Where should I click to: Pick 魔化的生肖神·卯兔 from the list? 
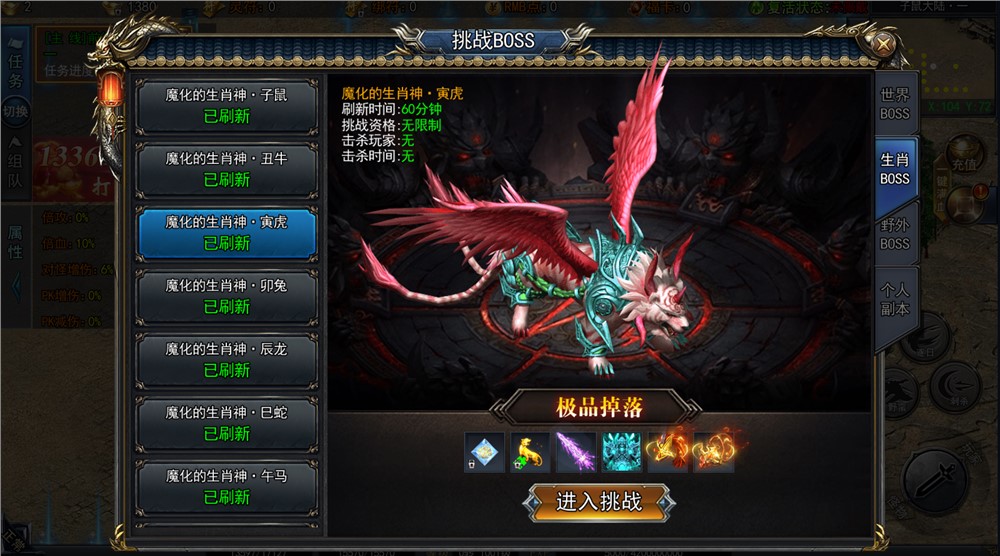point(226,296)
